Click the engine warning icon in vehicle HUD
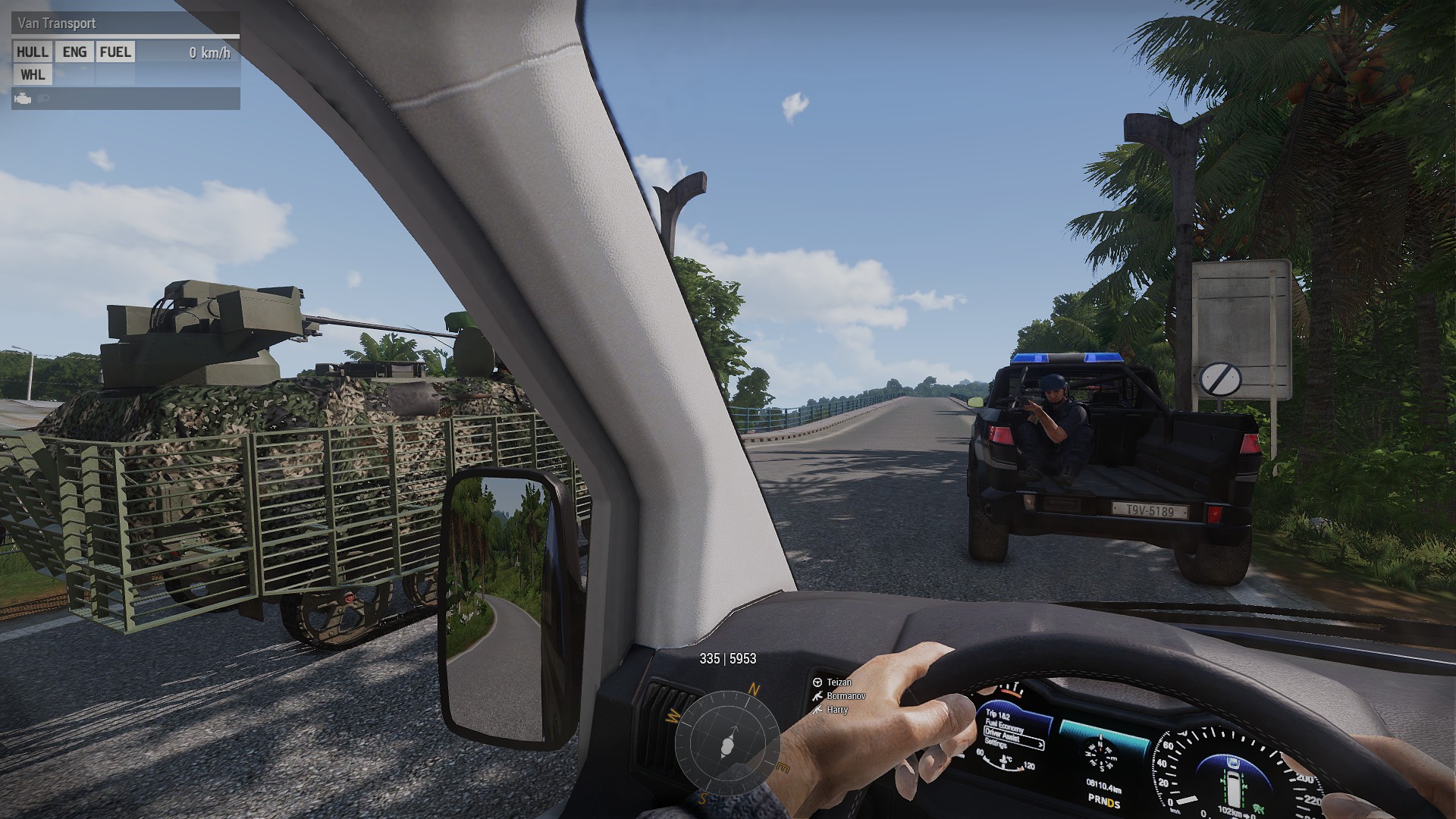Screen dimensions: 1456x819 click(23, 99)
